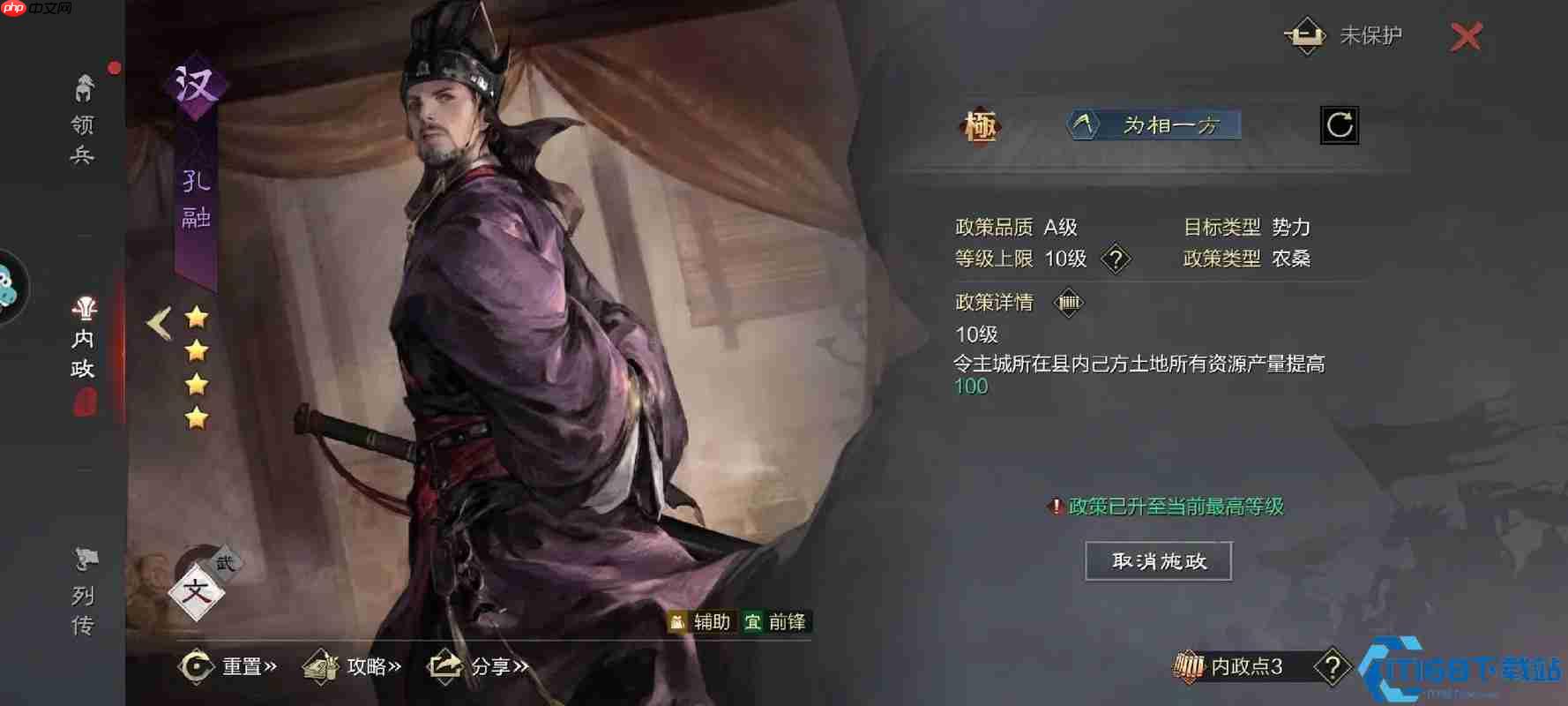Collapse the panel with the left arrow chevron
The image size is (1568, 706).
157,323
